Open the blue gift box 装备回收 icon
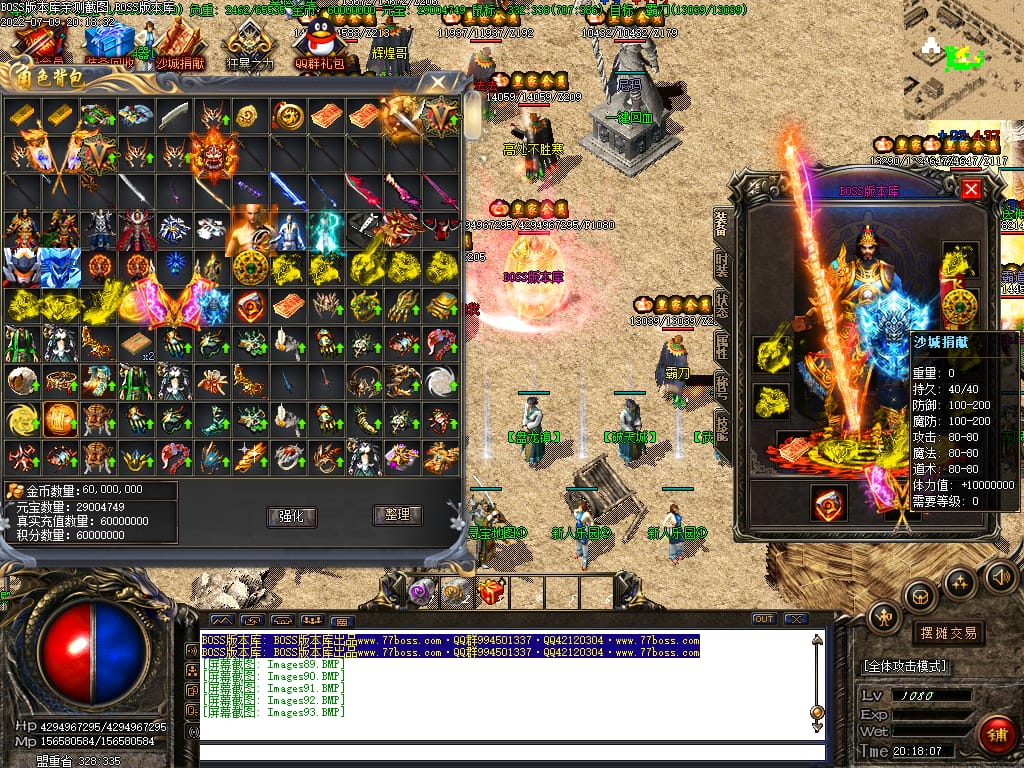This screenshot has width=1024, height=768. (111, 43)
